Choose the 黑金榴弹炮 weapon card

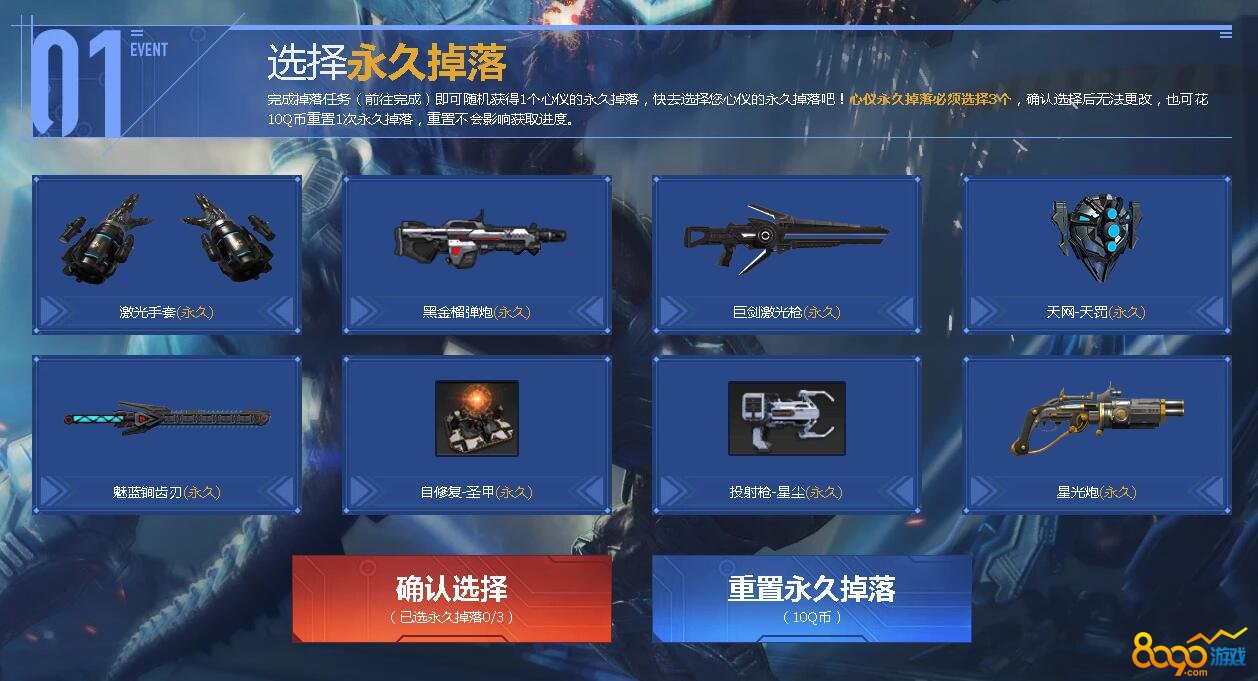[477, 254]
